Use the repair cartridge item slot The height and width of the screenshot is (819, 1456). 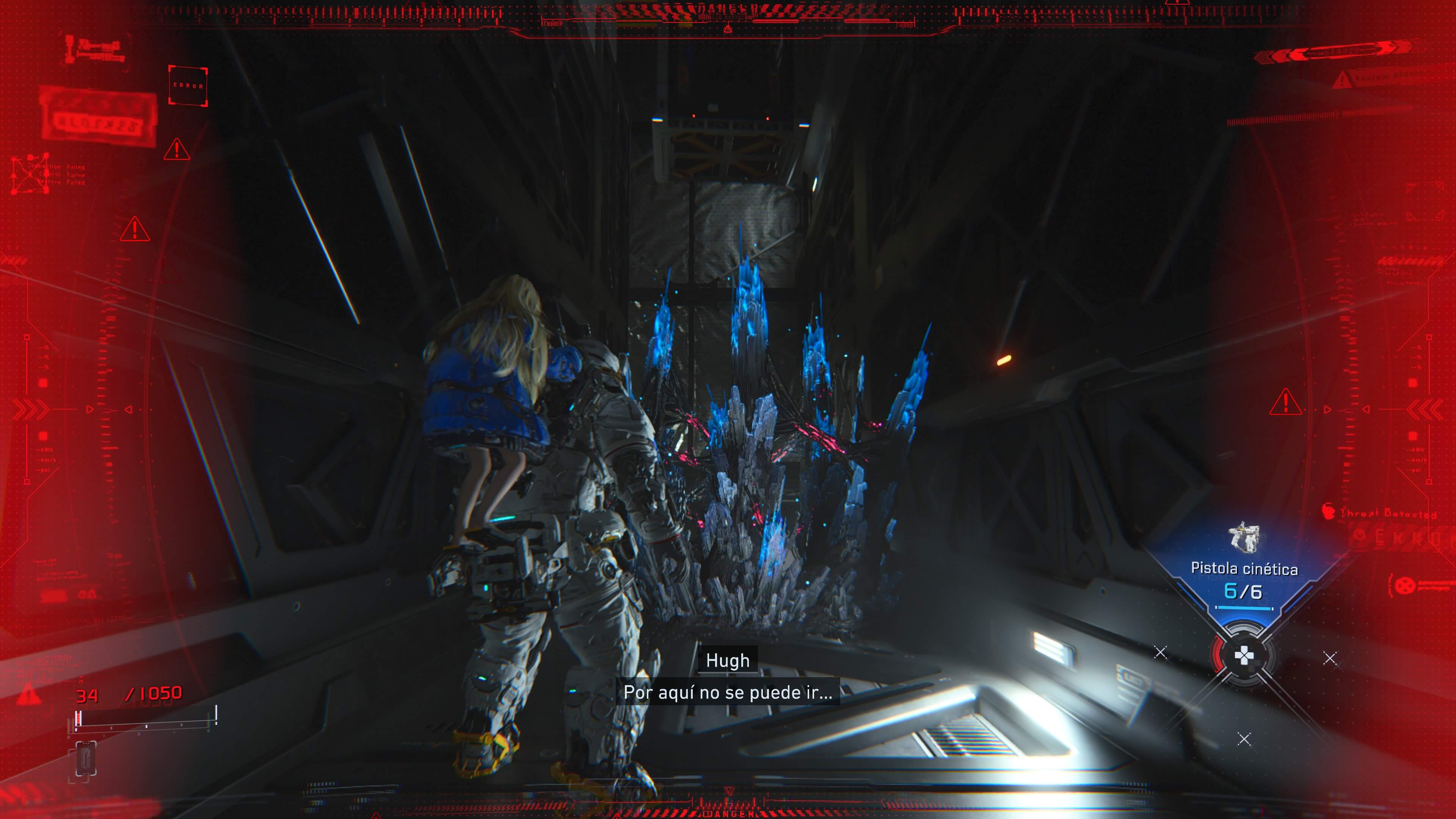[85, 758]
